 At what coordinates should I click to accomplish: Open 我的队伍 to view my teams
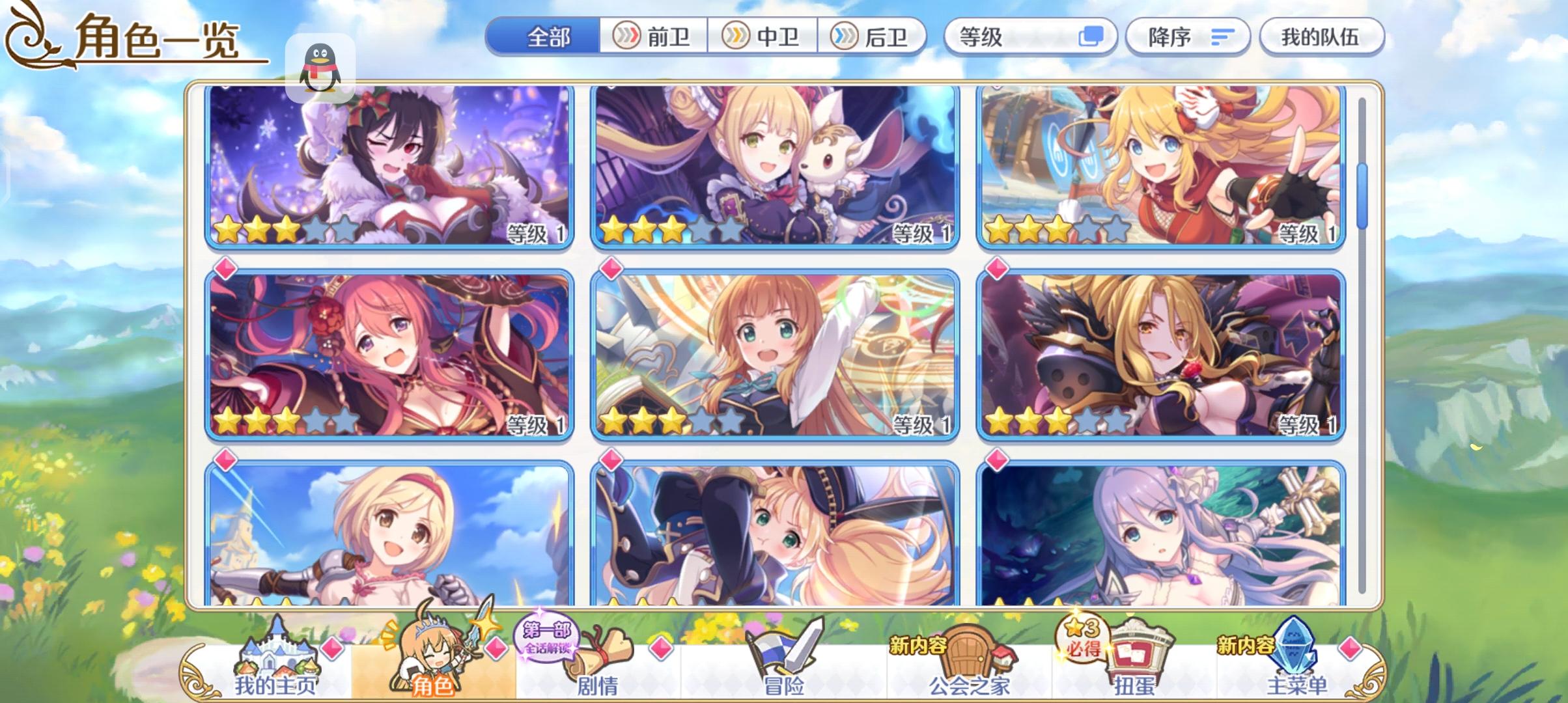1321,37
